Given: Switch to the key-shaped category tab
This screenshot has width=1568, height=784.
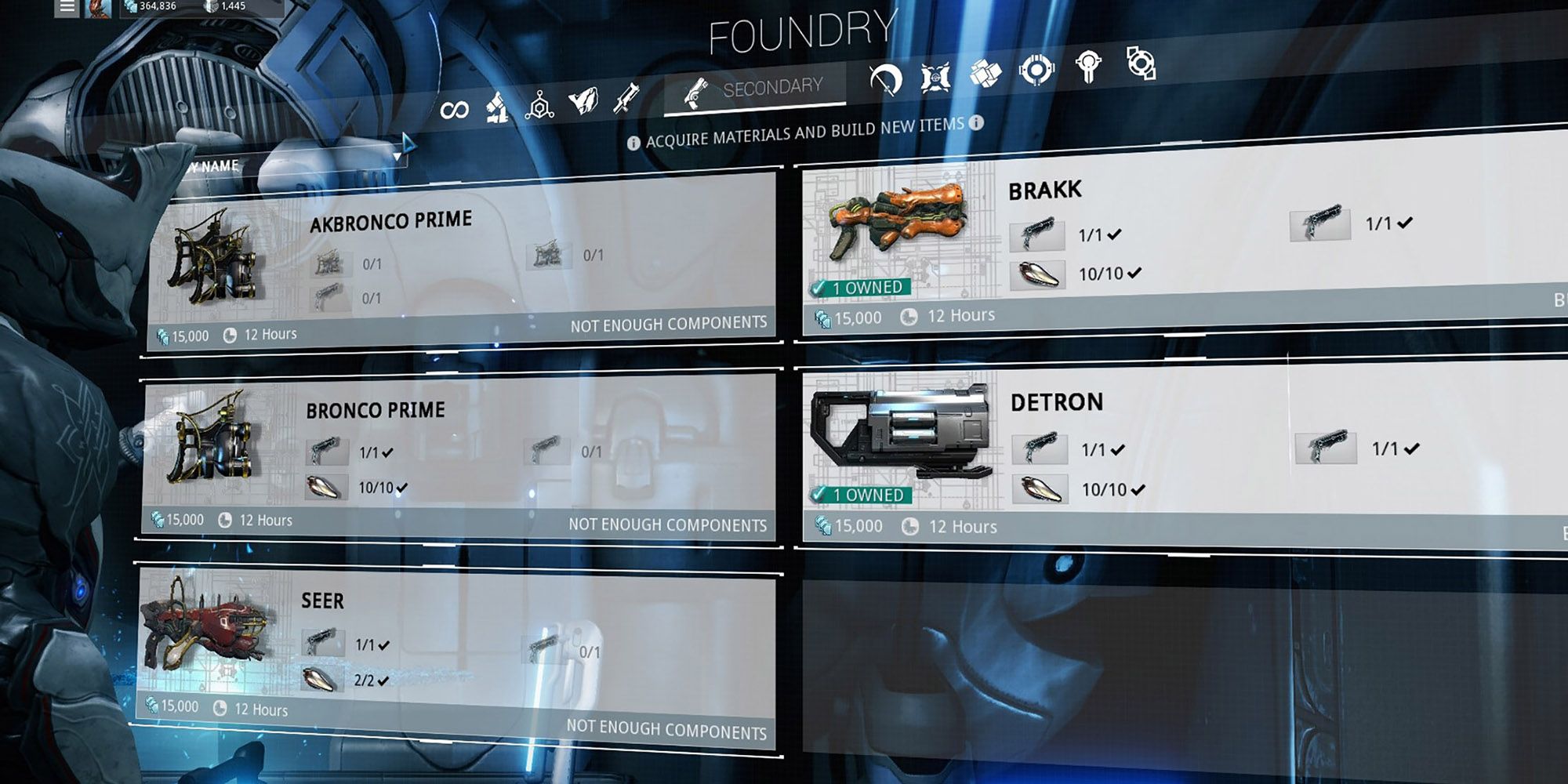Looking at the screenshot, I should (x=1088, y=67).
